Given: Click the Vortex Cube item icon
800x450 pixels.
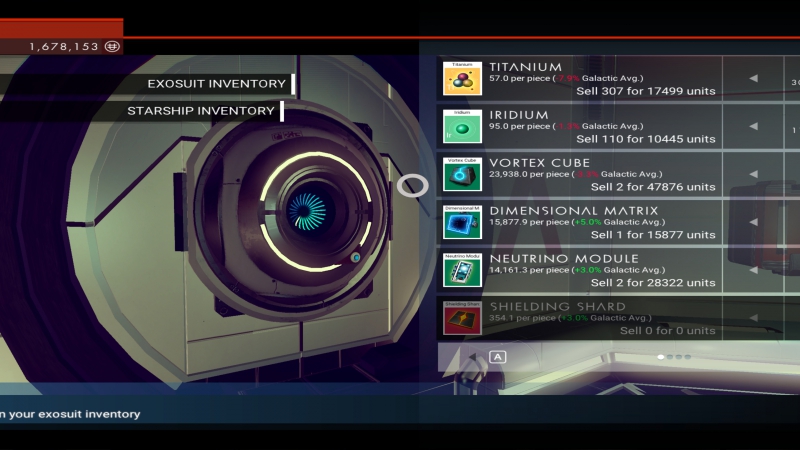Looking at the screenshot, I should [462, 174].
